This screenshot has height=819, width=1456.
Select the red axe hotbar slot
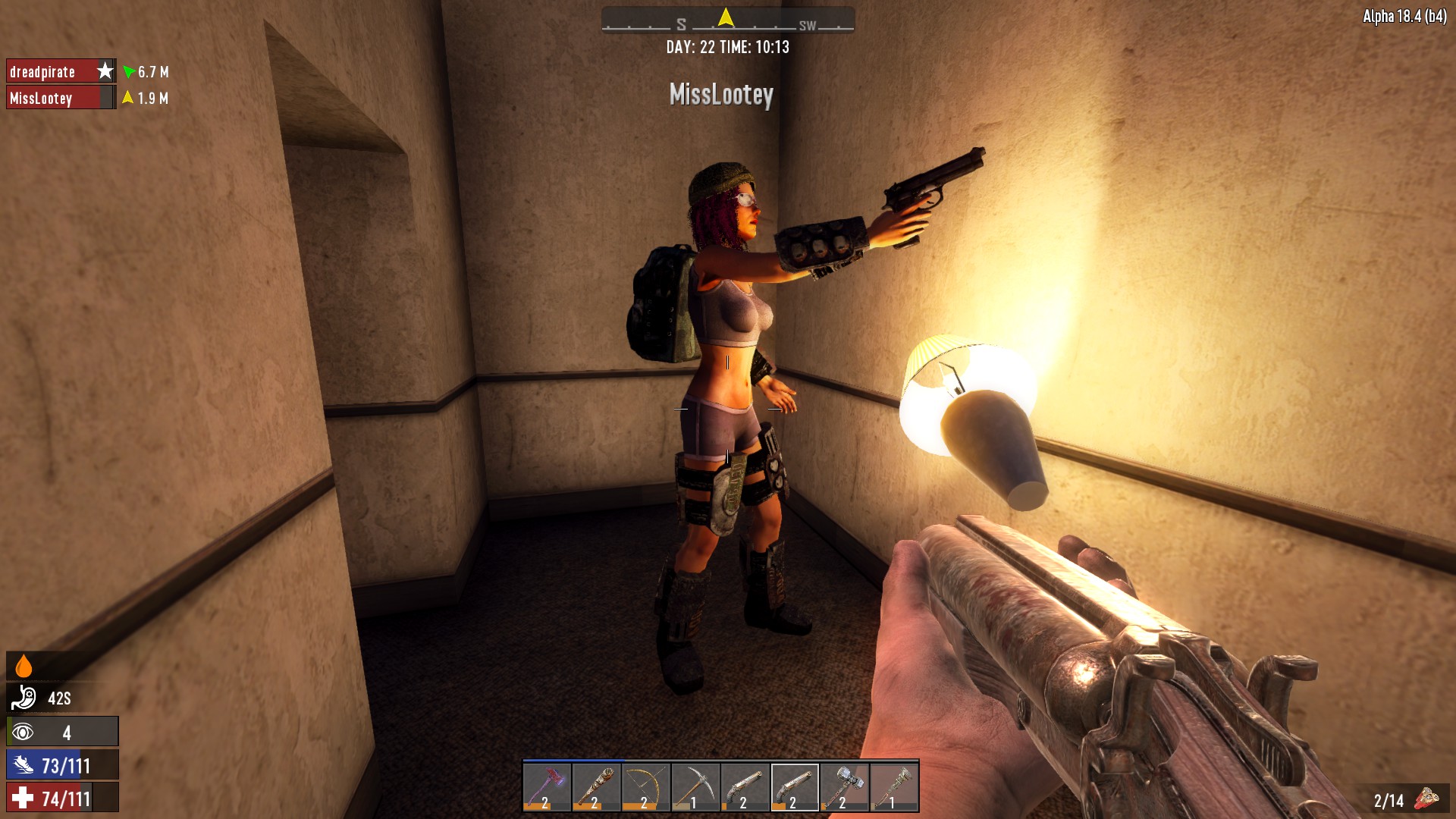pos(547,787)
